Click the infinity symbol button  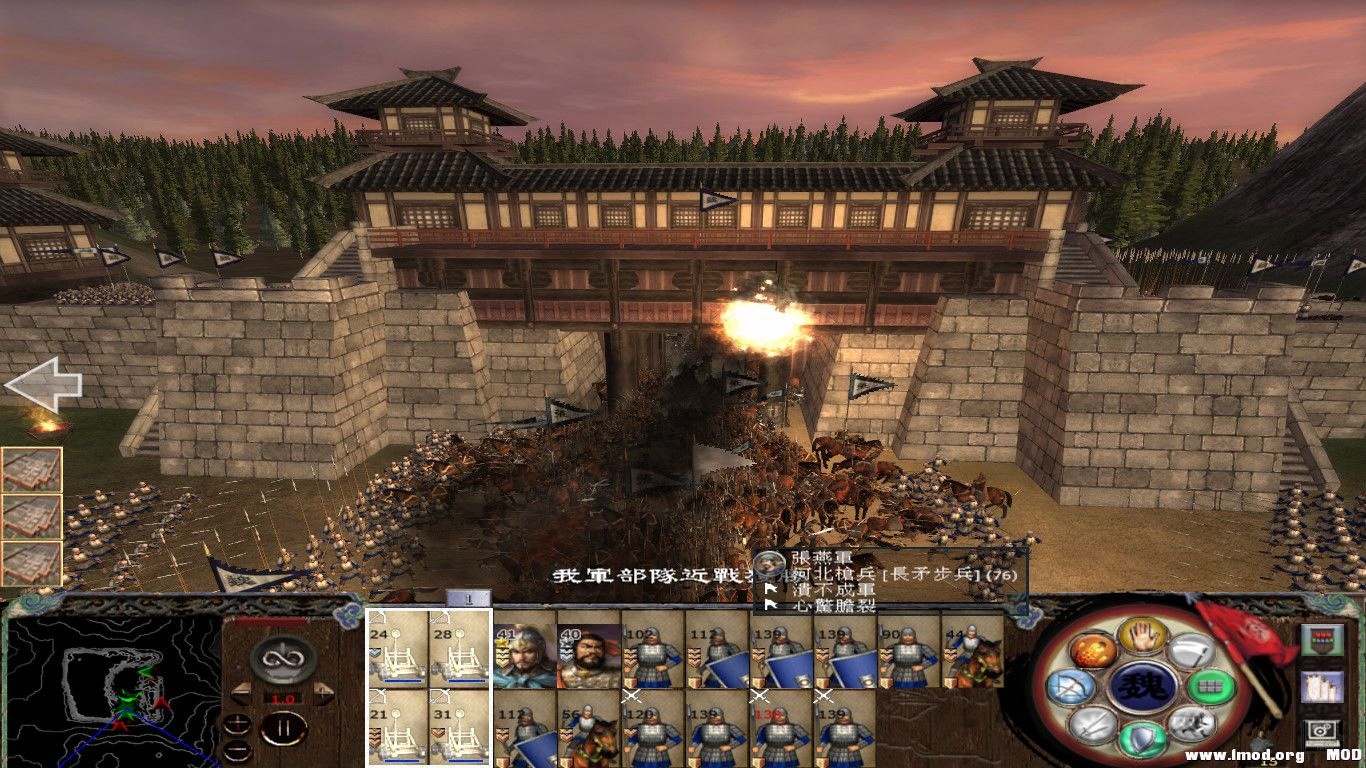coord(283,659)
